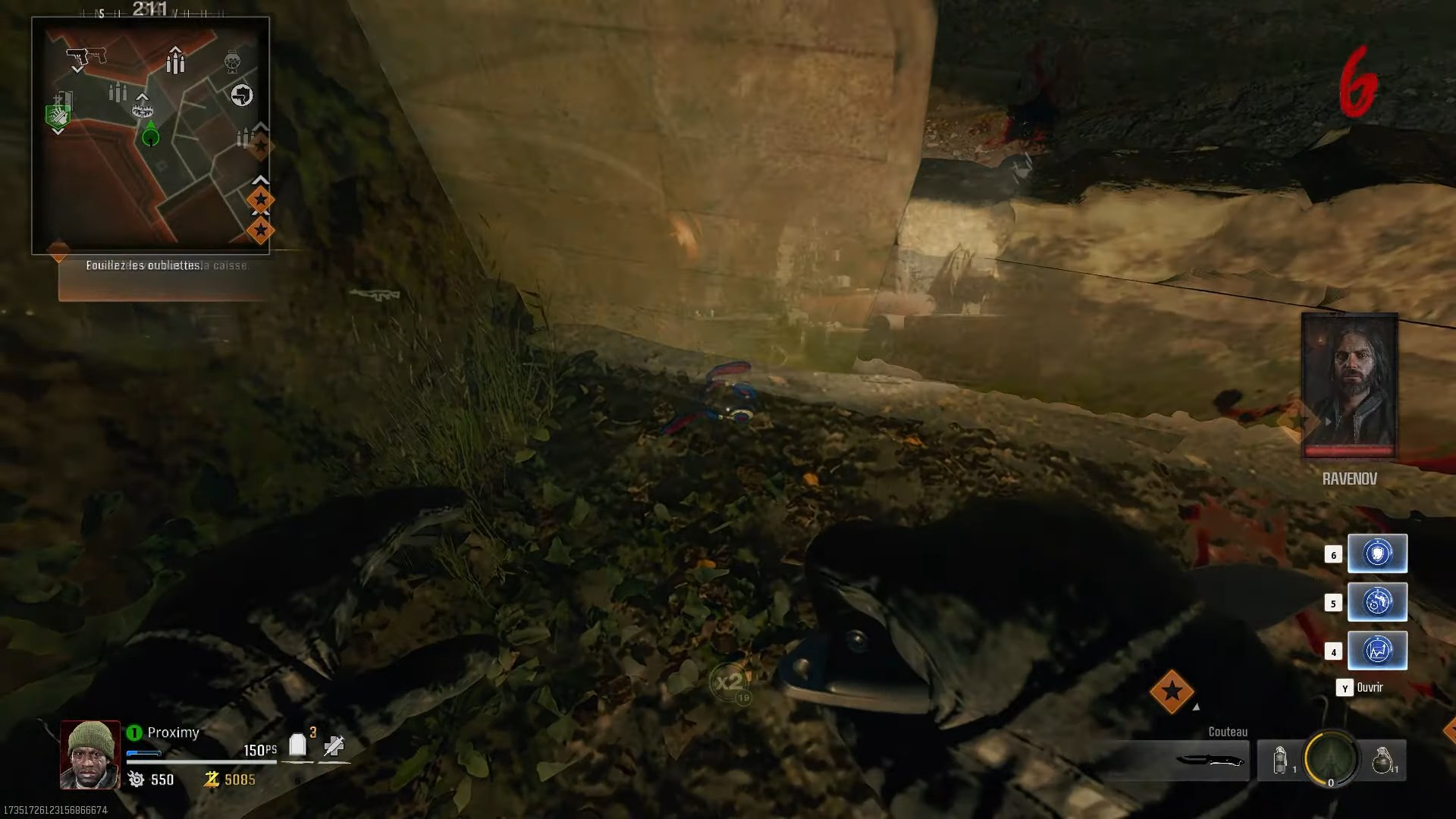
Task: Click the Fouillez les oubliettes objective banner
Action: point(144,266)
